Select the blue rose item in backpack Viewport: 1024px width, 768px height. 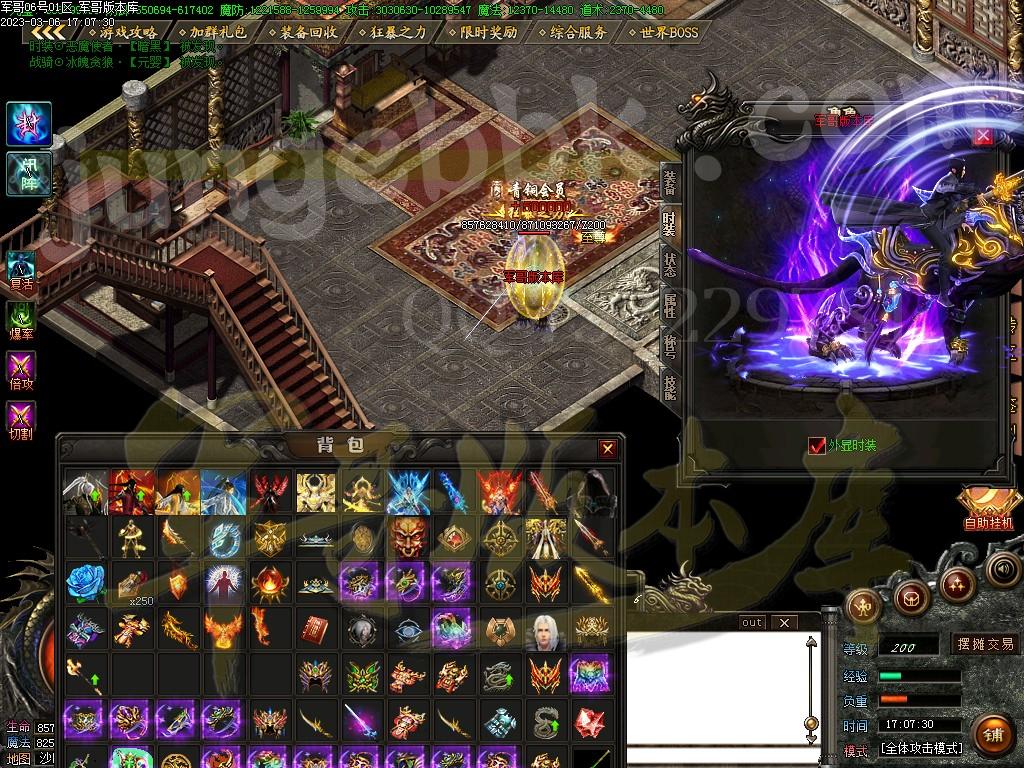coord(85,582)
